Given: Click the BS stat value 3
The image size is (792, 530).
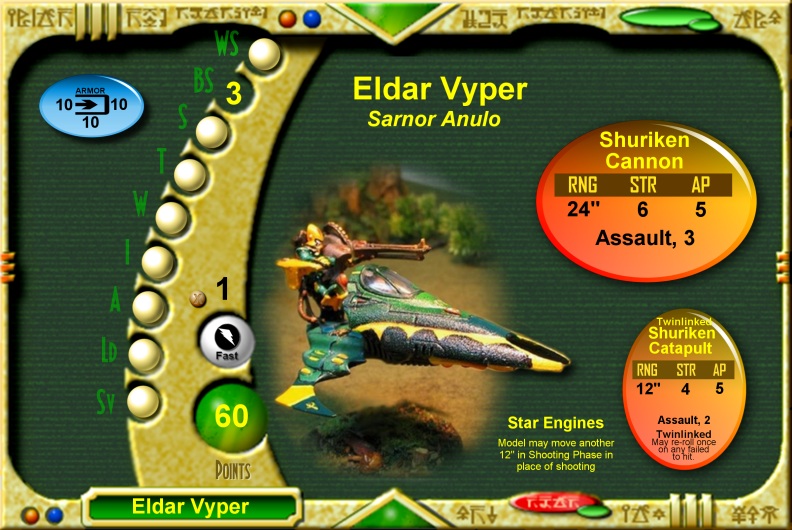Looking at the screenshot, I should click(x=234, y=94).
